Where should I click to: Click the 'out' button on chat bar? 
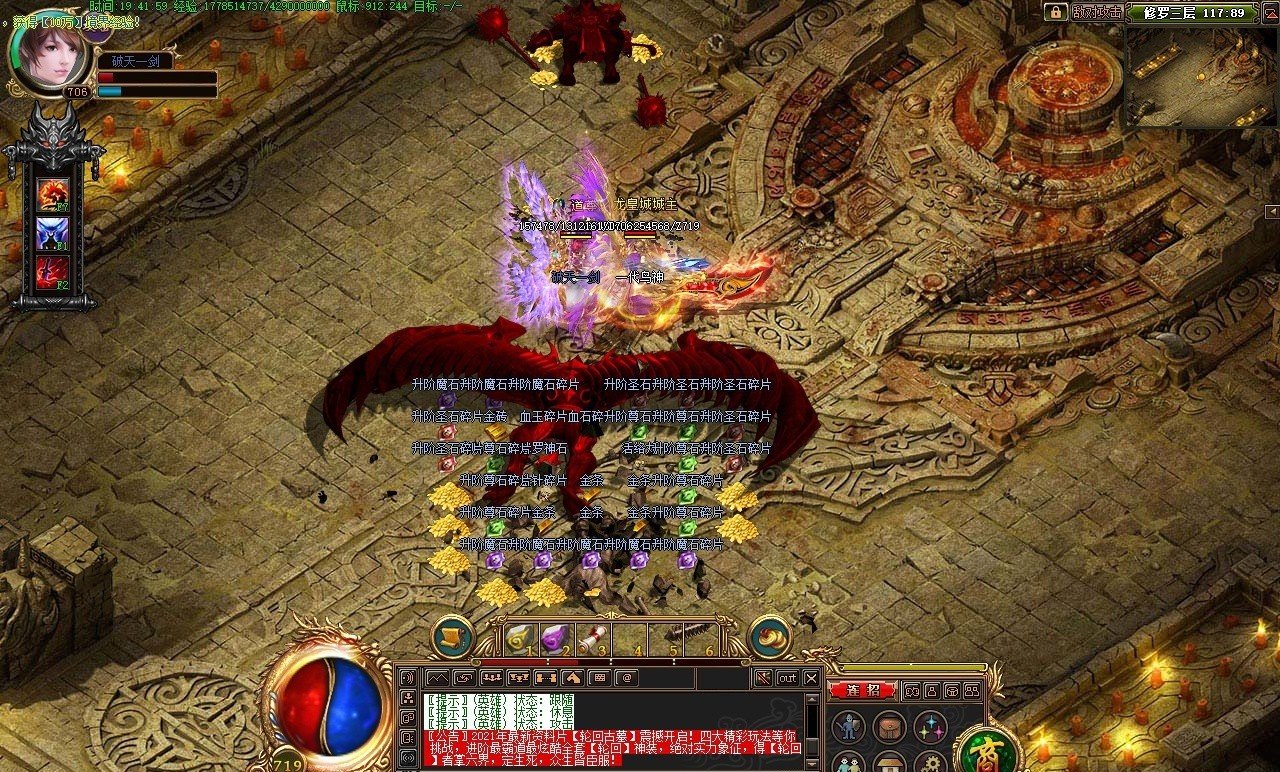(787, 678)
